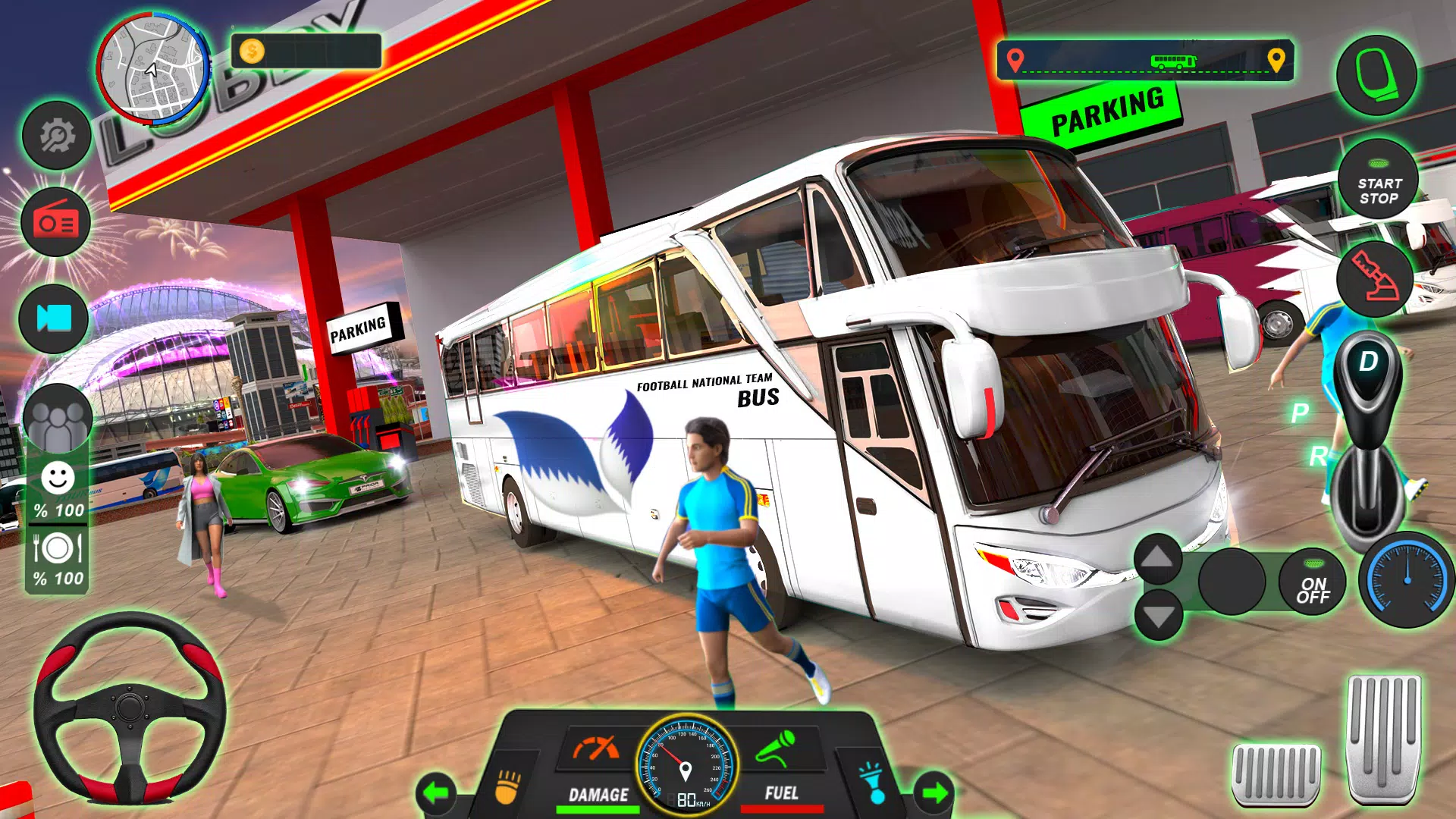
Task: Step on the wide brake pedal
Action: tap(1276, 773)
